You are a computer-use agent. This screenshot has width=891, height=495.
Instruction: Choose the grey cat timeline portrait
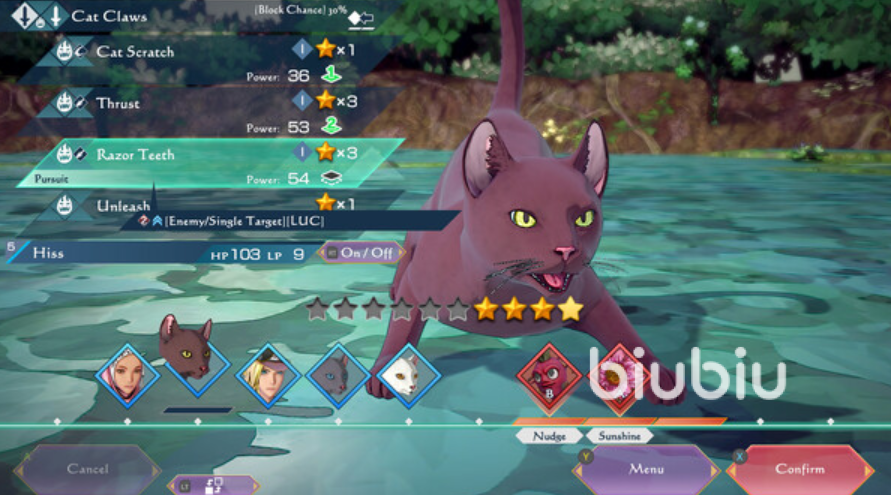coord(337,375)
